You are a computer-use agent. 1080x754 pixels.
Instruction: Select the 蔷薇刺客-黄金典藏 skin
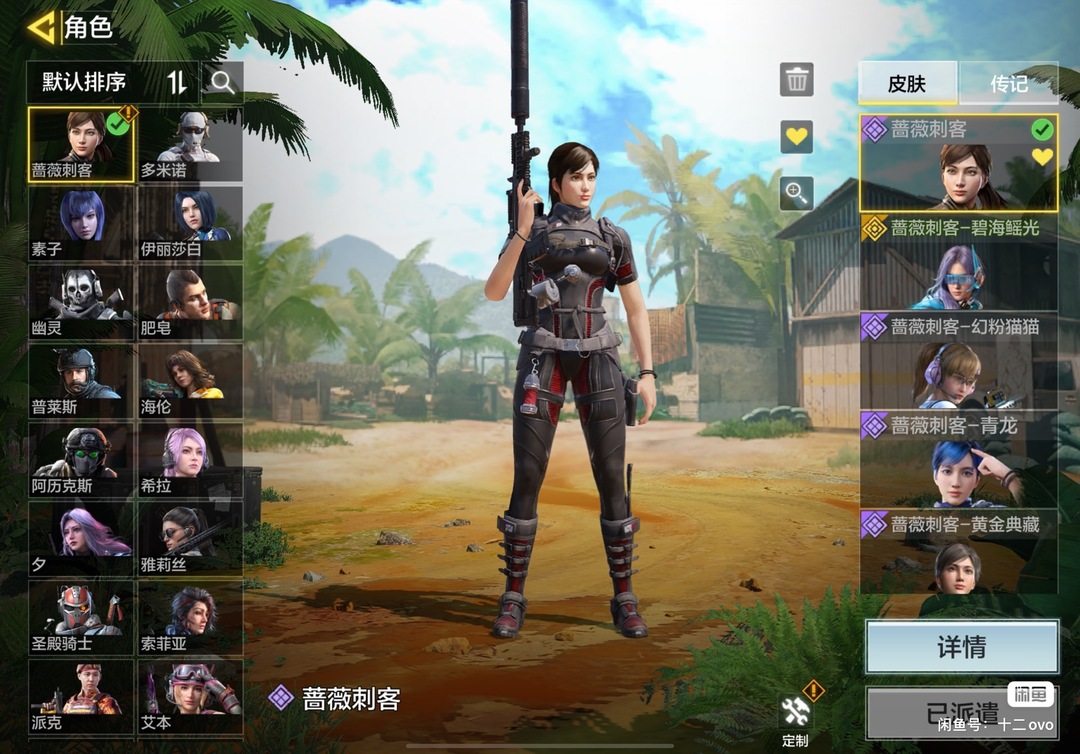[959, 552]
